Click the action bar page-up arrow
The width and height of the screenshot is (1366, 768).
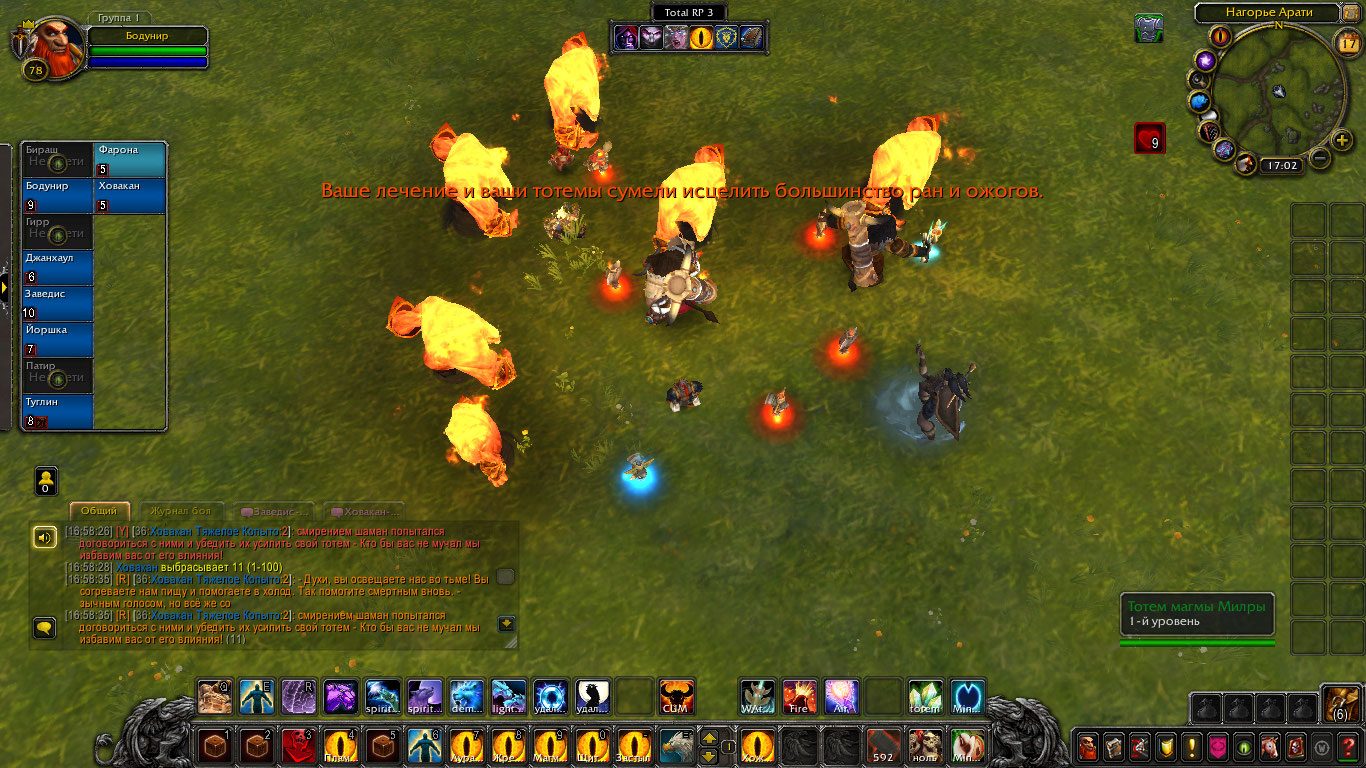(x=709, y=738)
